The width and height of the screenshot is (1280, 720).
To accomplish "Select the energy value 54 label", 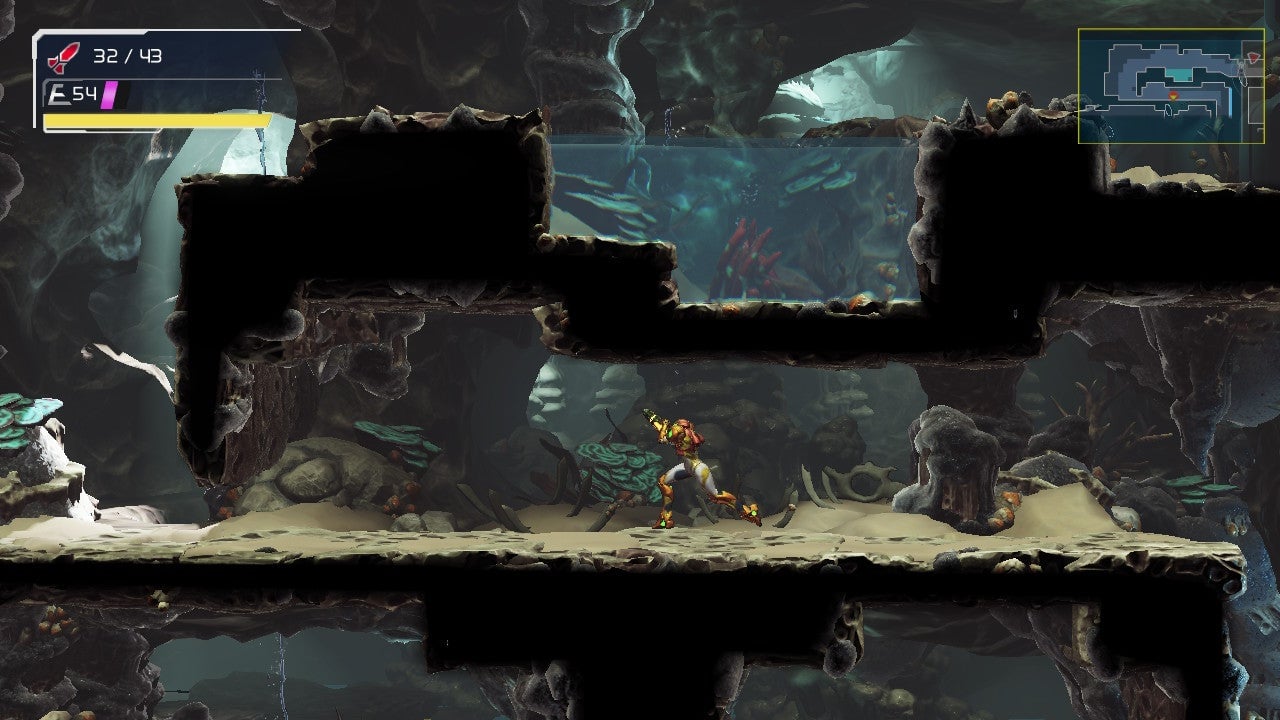I will coord(82,93).
